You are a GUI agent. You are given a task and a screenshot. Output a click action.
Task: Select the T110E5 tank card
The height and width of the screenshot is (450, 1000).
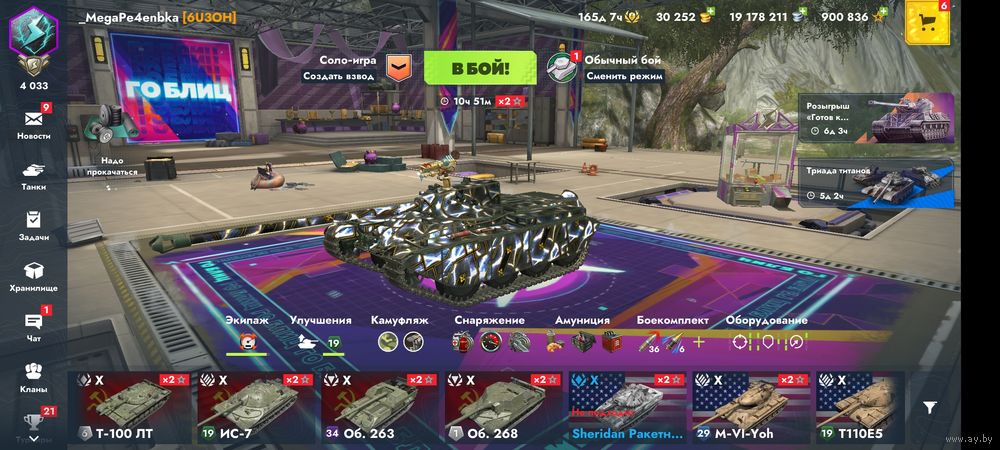(860, 408)
